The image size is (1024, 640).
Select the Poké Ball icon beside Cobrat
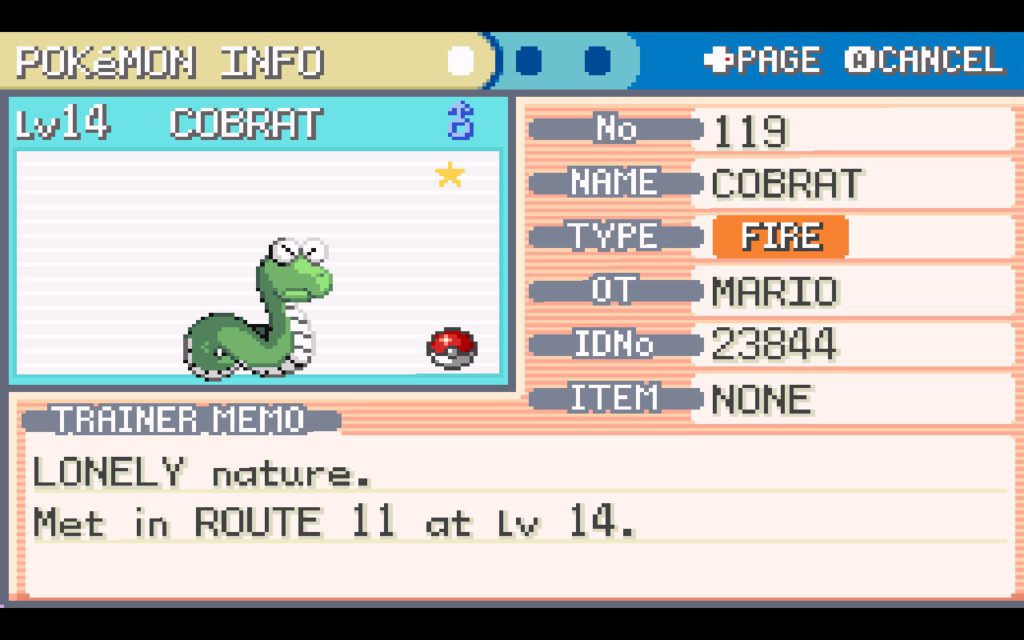tap(451, 346)
